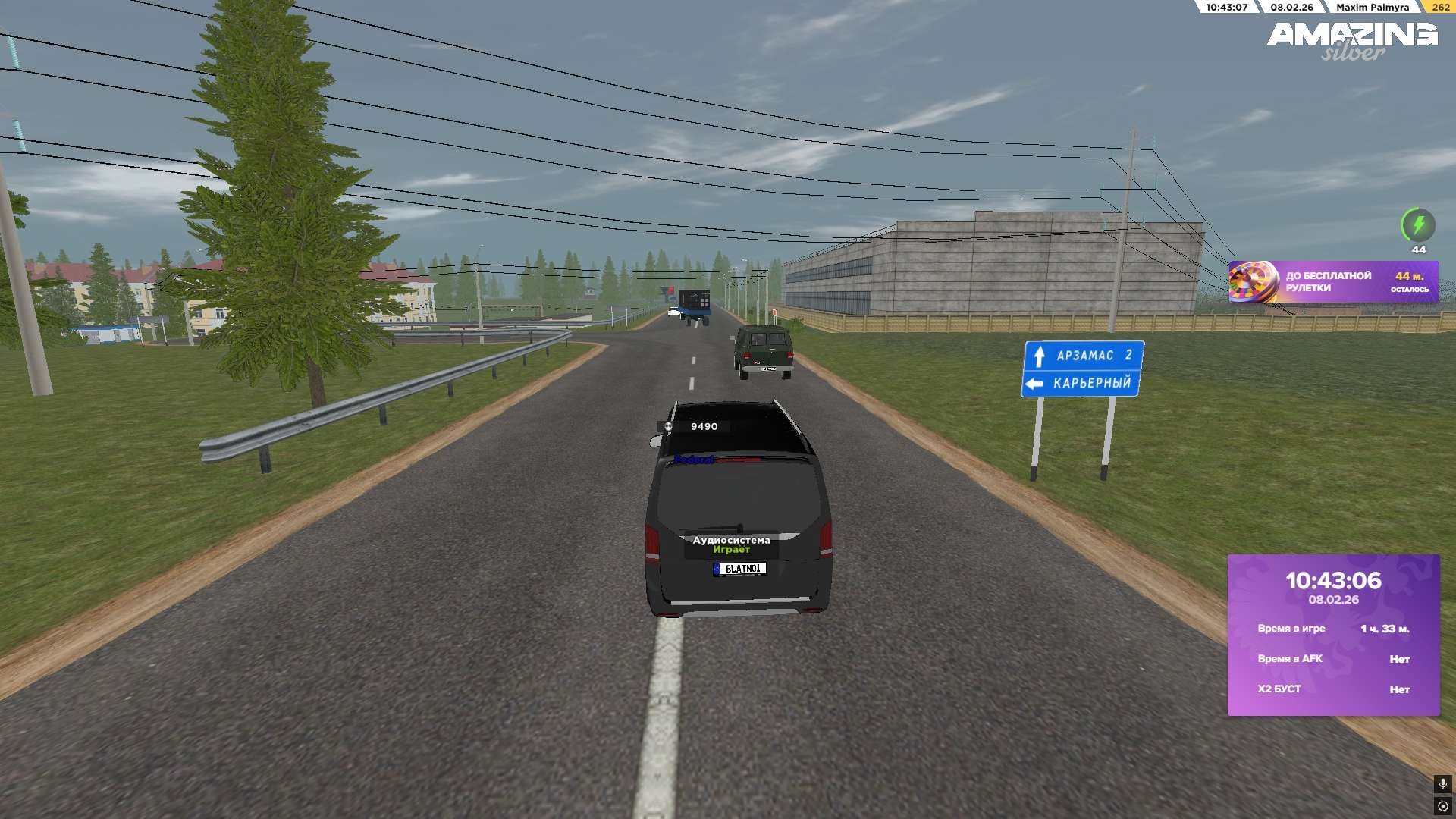
Task: Open the purple playtime info panel
Action: (1333, 635)
